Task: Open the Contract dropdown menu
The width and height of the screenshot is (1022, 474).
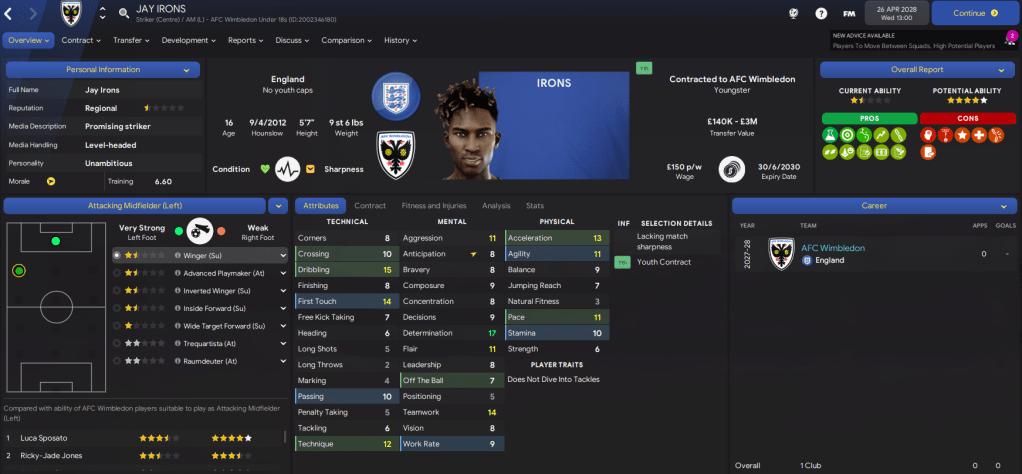Action: point(81,41)
